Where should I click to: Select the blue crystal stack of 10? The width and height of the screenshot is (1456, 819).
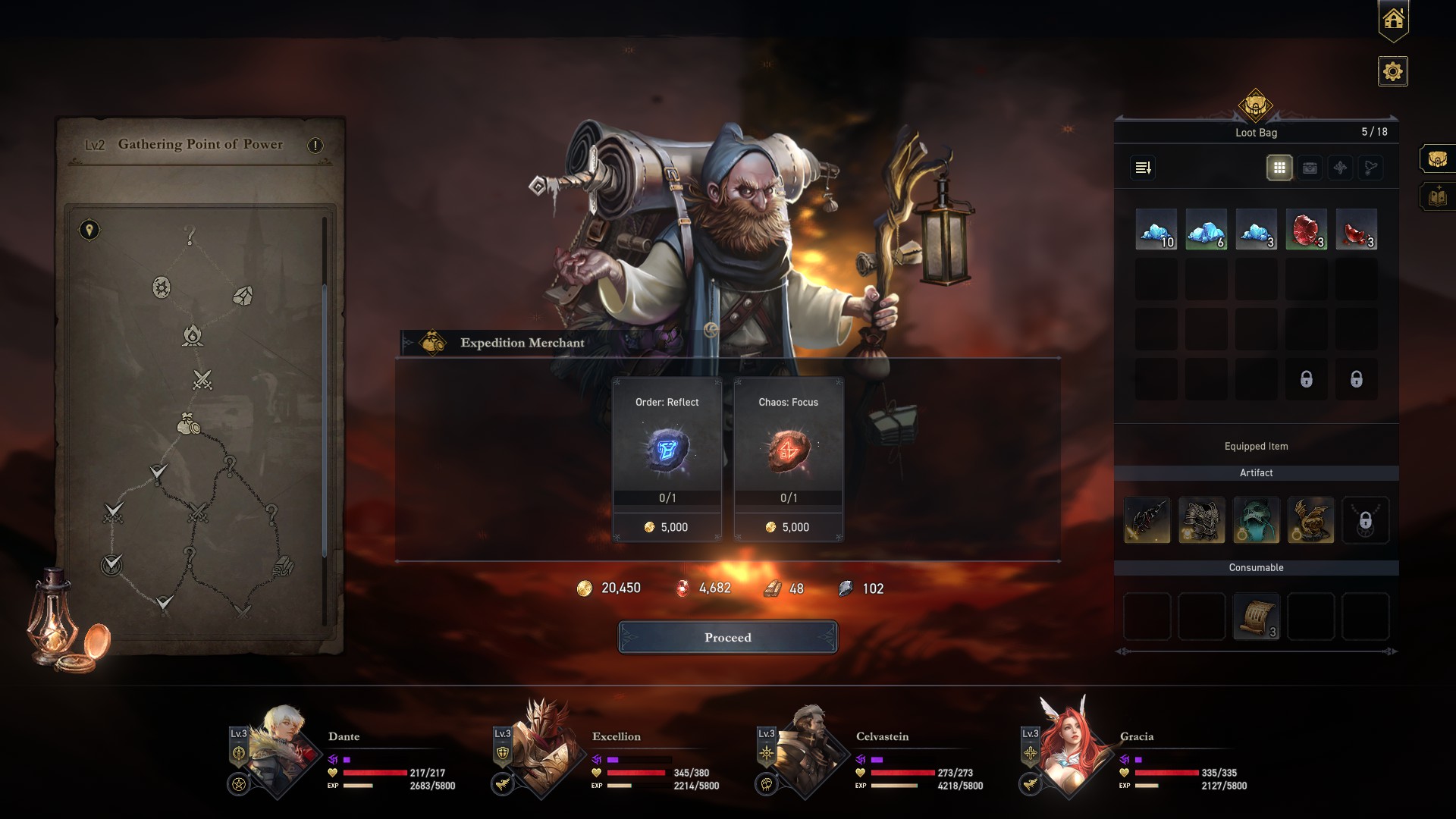tap(1156, 230)
